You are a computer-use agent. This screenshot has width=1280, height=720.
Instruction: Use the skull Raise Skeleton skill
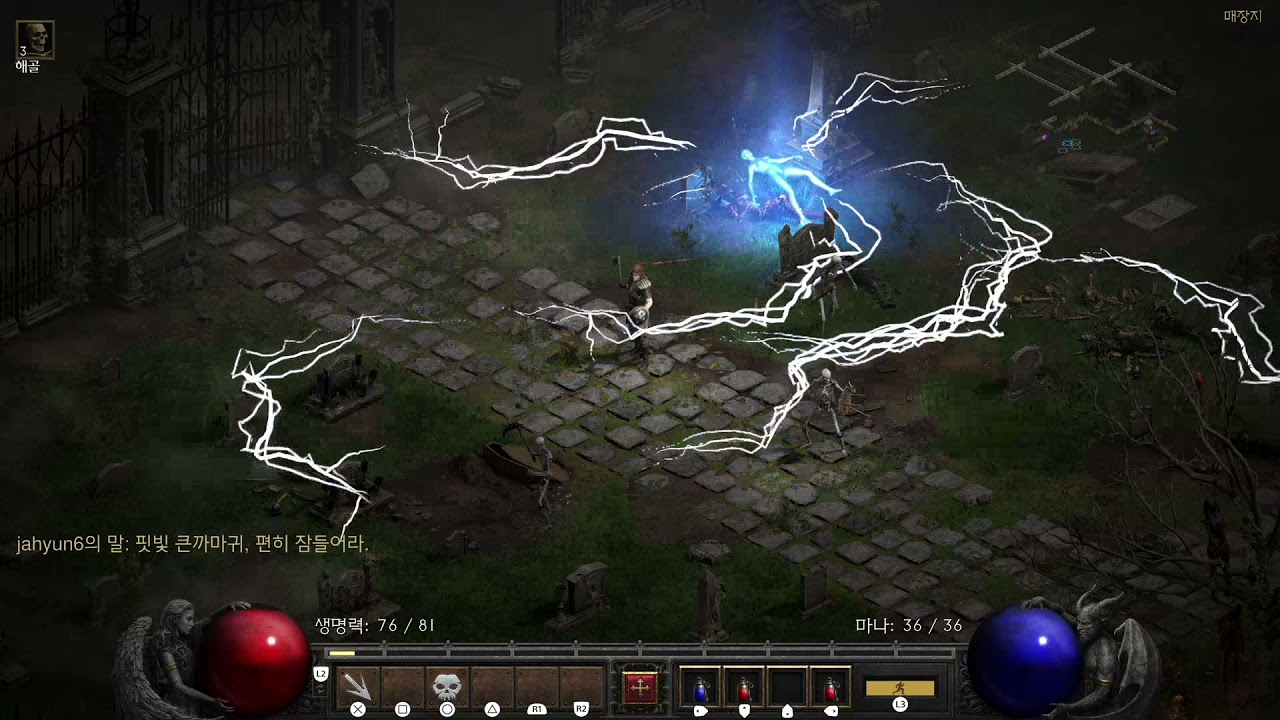[x=447, y=686]
